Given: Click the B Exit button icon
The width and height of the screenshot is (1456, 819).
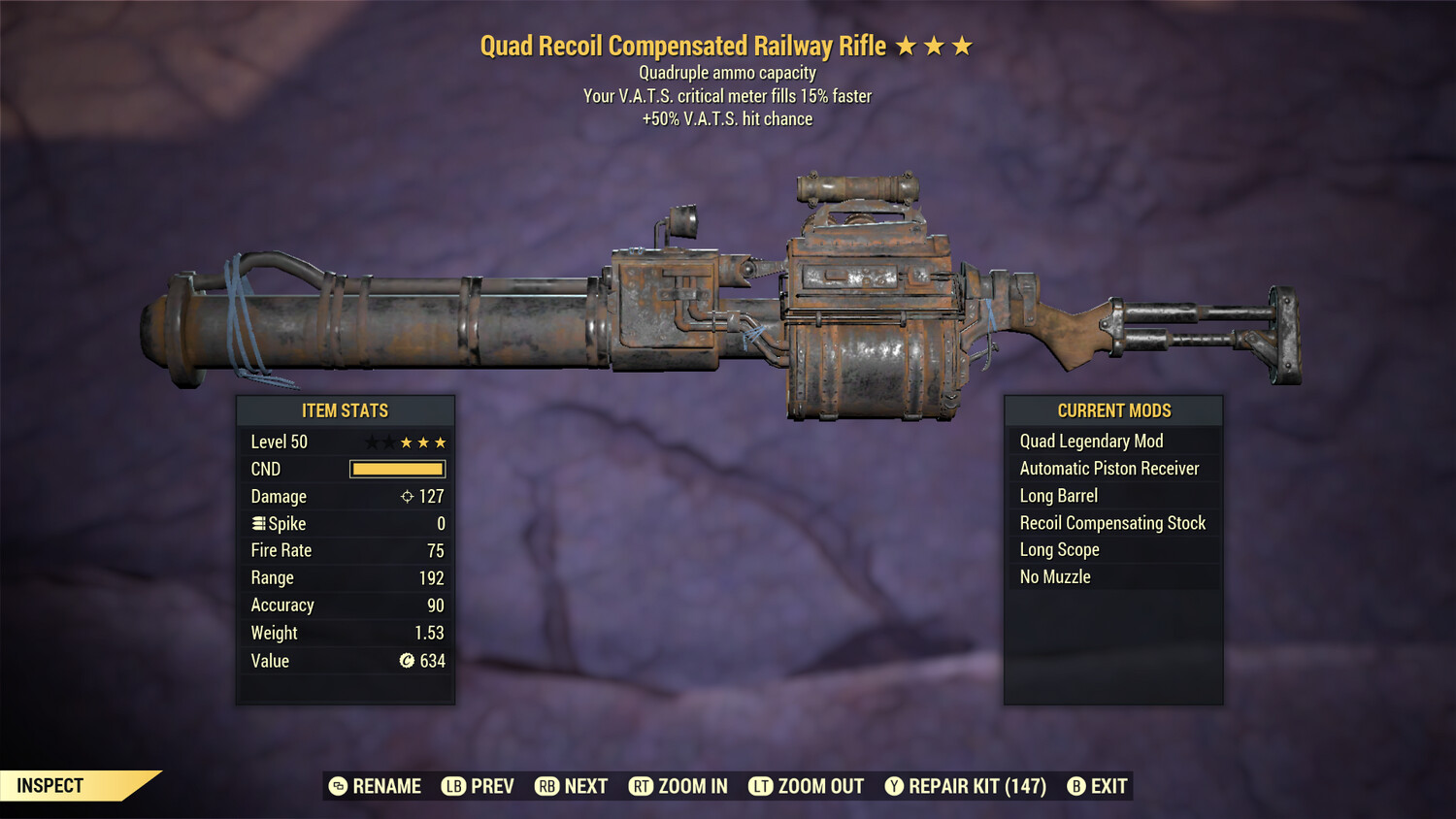Looking at the screenshot, I should point(1075,786).
